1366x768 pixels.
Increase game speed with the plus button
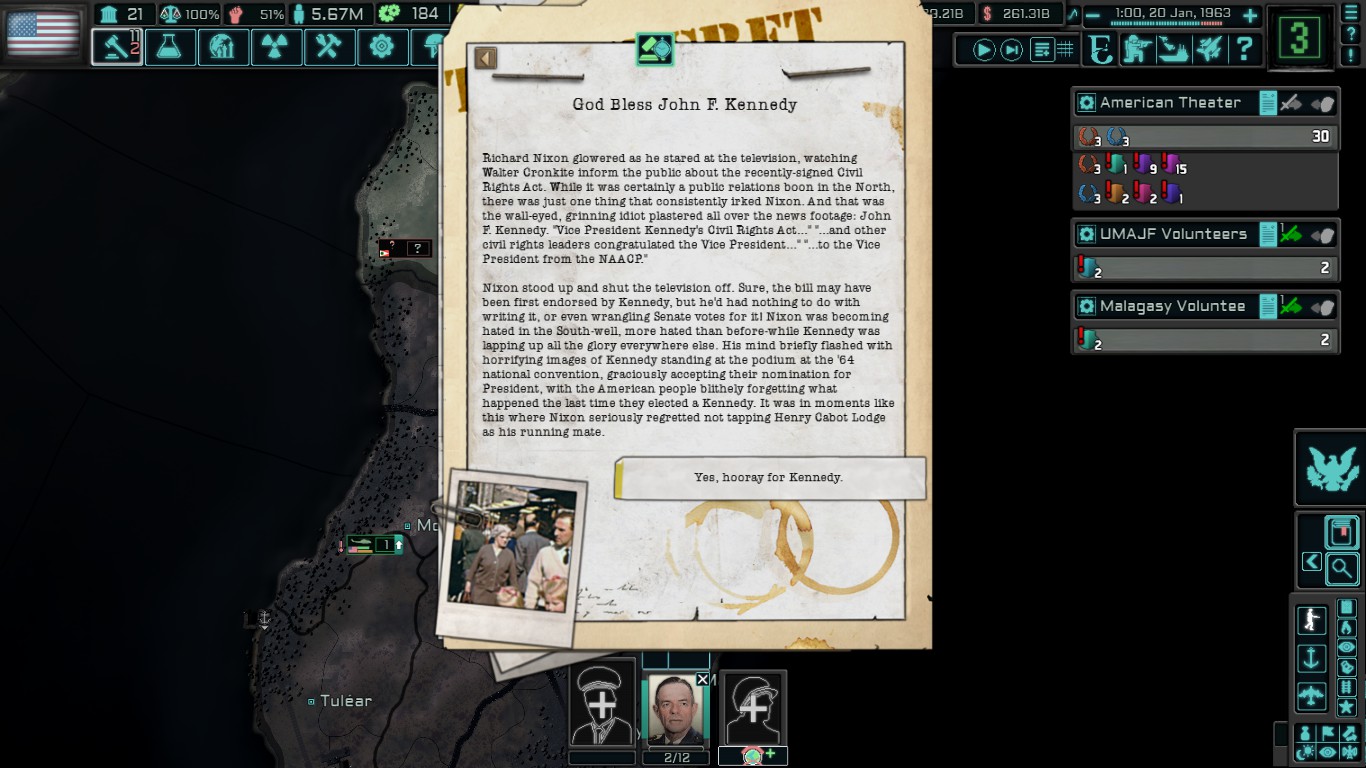[x=1249, y=15]
